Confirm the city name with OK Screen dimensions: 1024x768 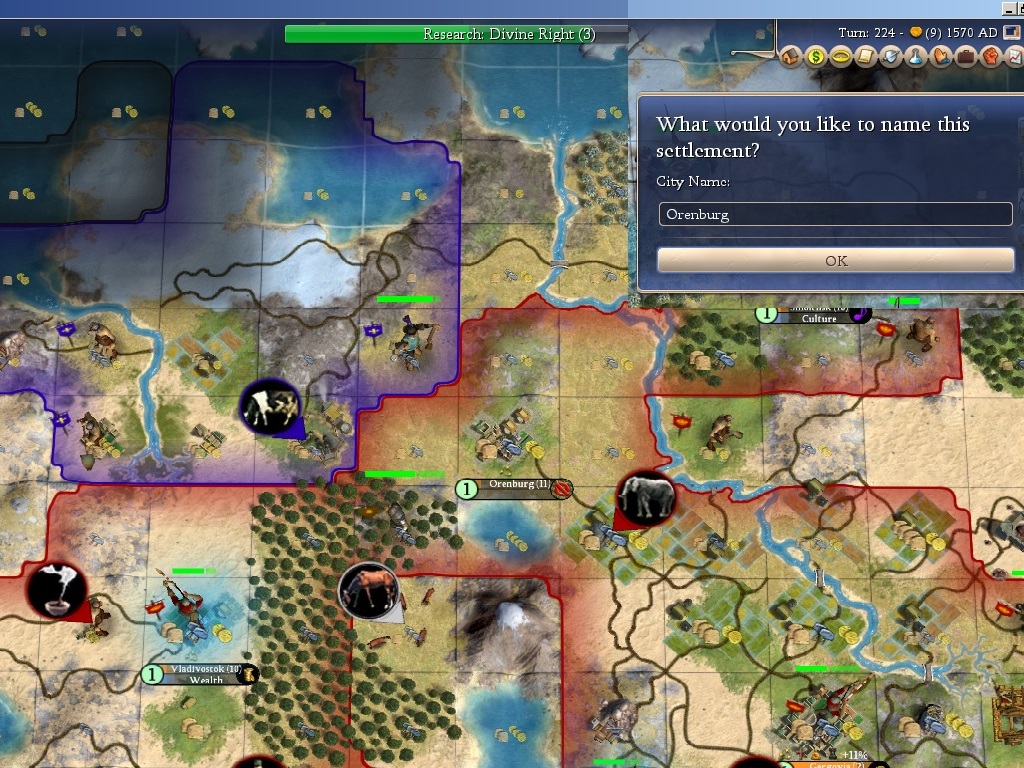click(835, 260)
